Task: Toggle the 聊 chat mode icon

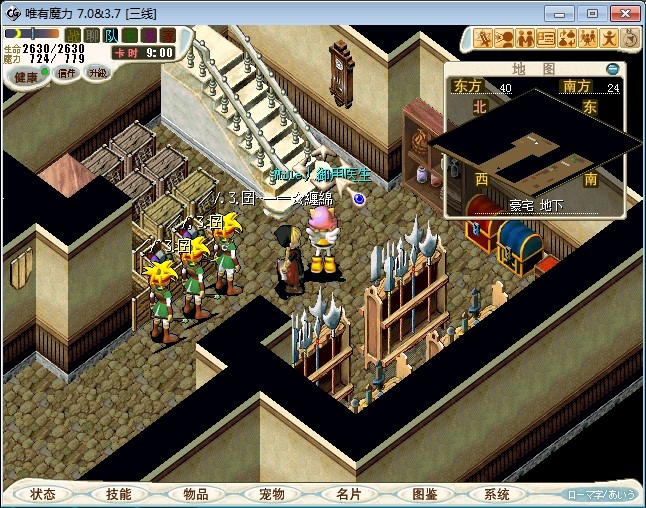Action: click(91, 36)
